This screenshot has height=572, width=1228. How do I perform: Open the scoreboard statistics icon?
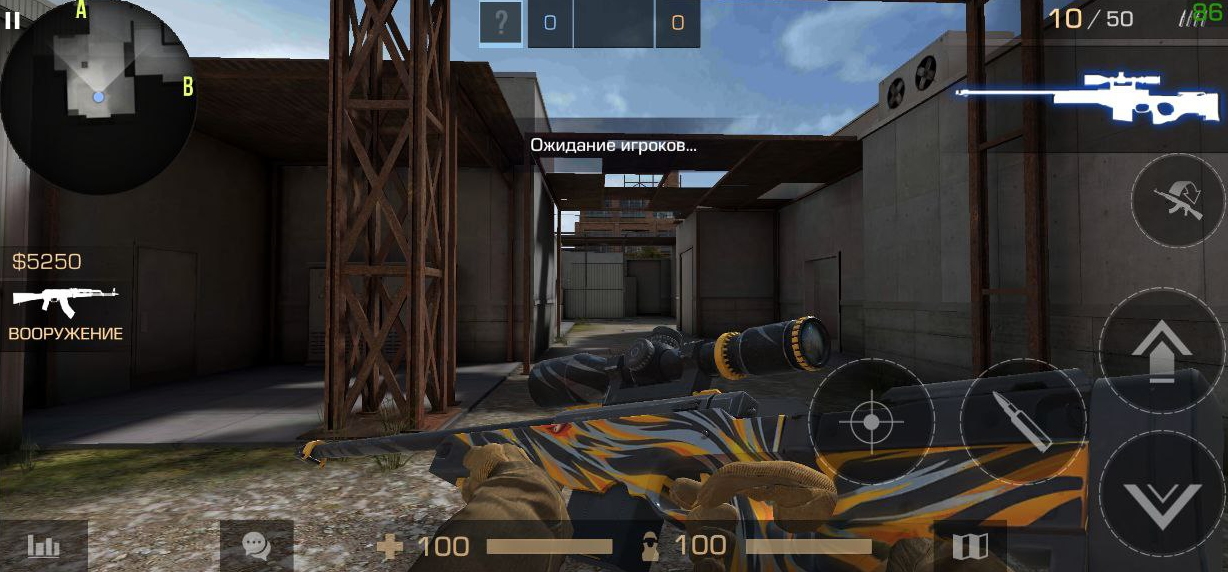point(44,546)
